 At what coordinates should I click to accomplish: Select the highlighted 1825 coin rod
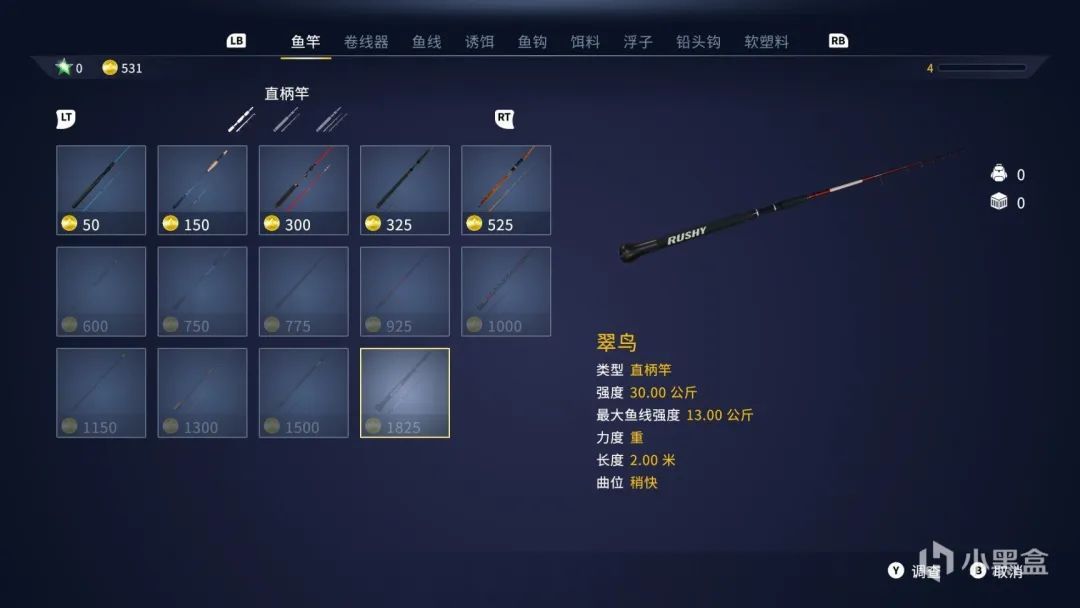(404, 392)
